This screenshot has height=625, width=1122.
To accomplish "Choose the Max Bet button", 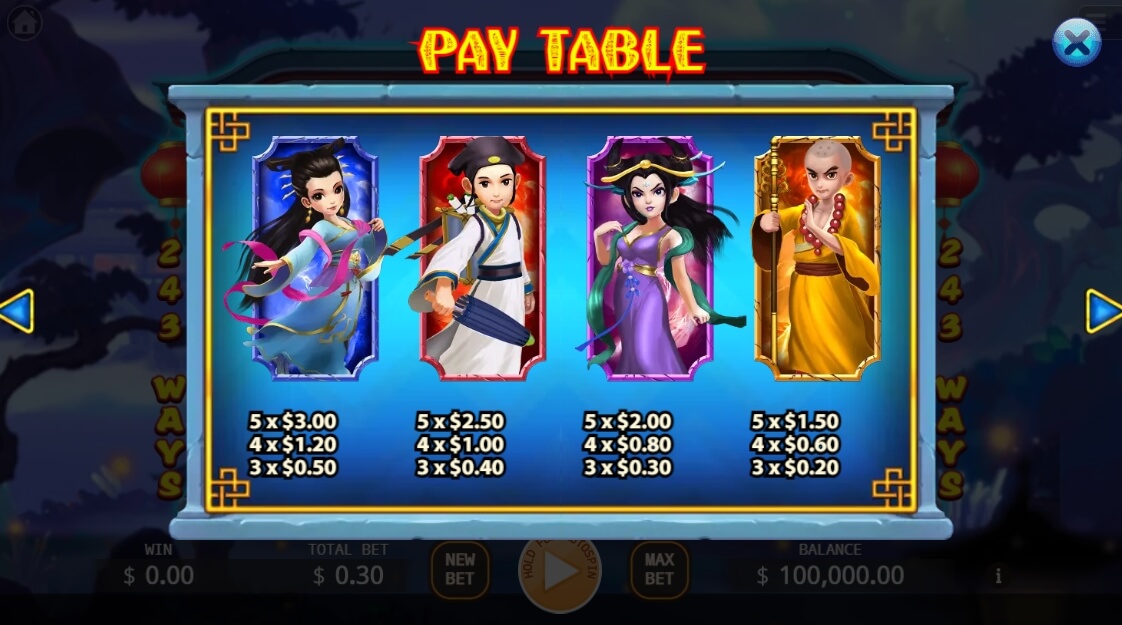I will [659, 570].
